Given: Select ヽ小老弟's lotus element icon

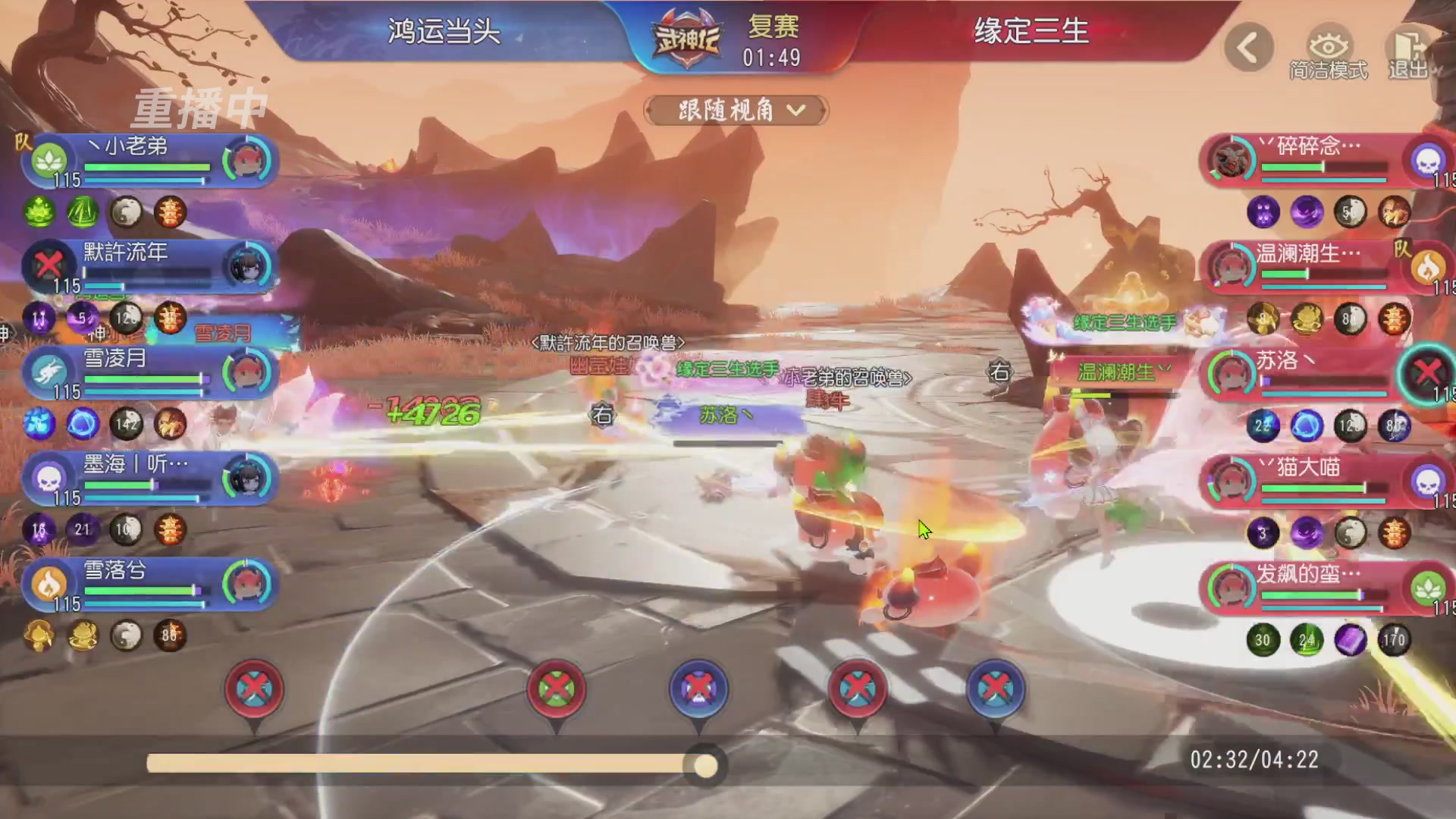Looking at the screenshot, I should pos(48,159).
